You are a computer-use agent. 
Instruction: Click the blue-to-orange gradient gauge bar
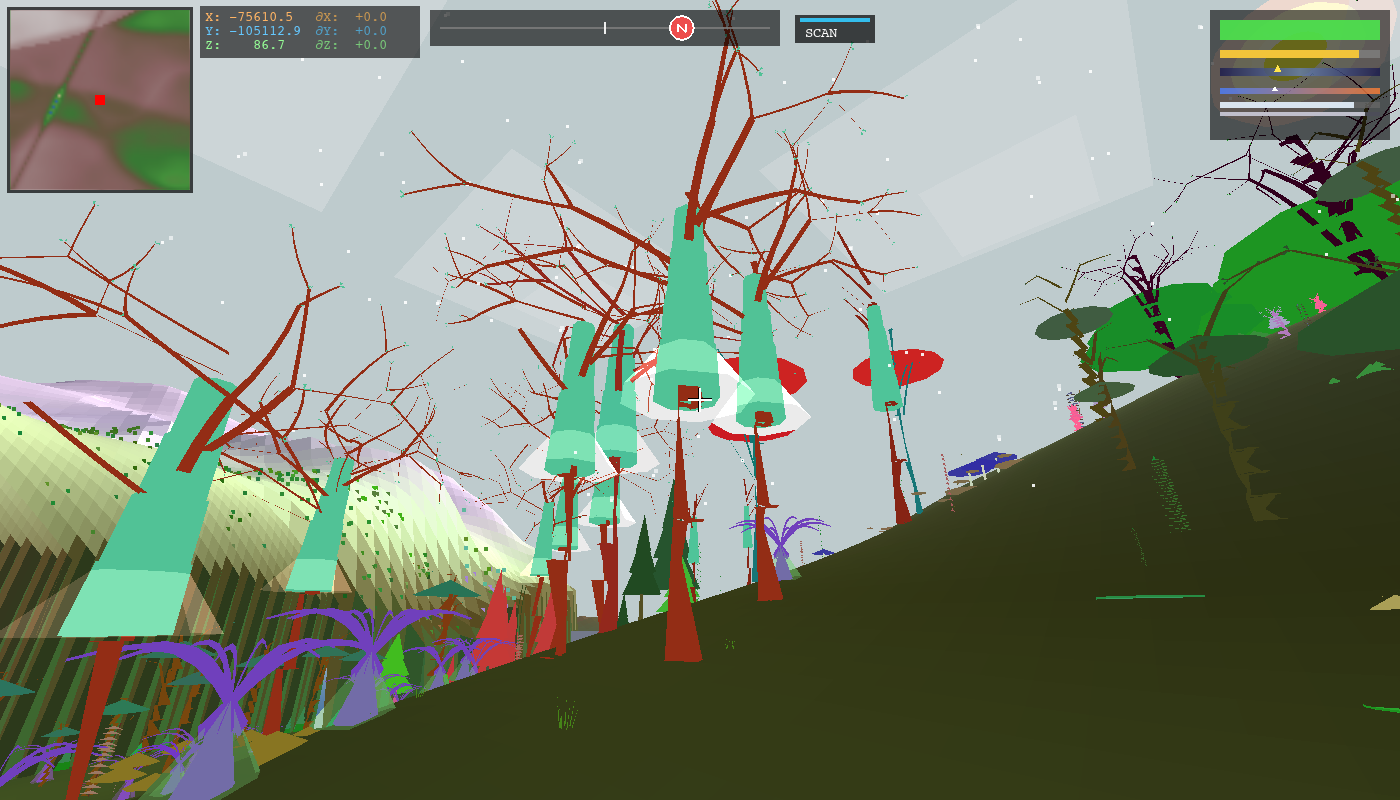click(x=1320, y=90)
